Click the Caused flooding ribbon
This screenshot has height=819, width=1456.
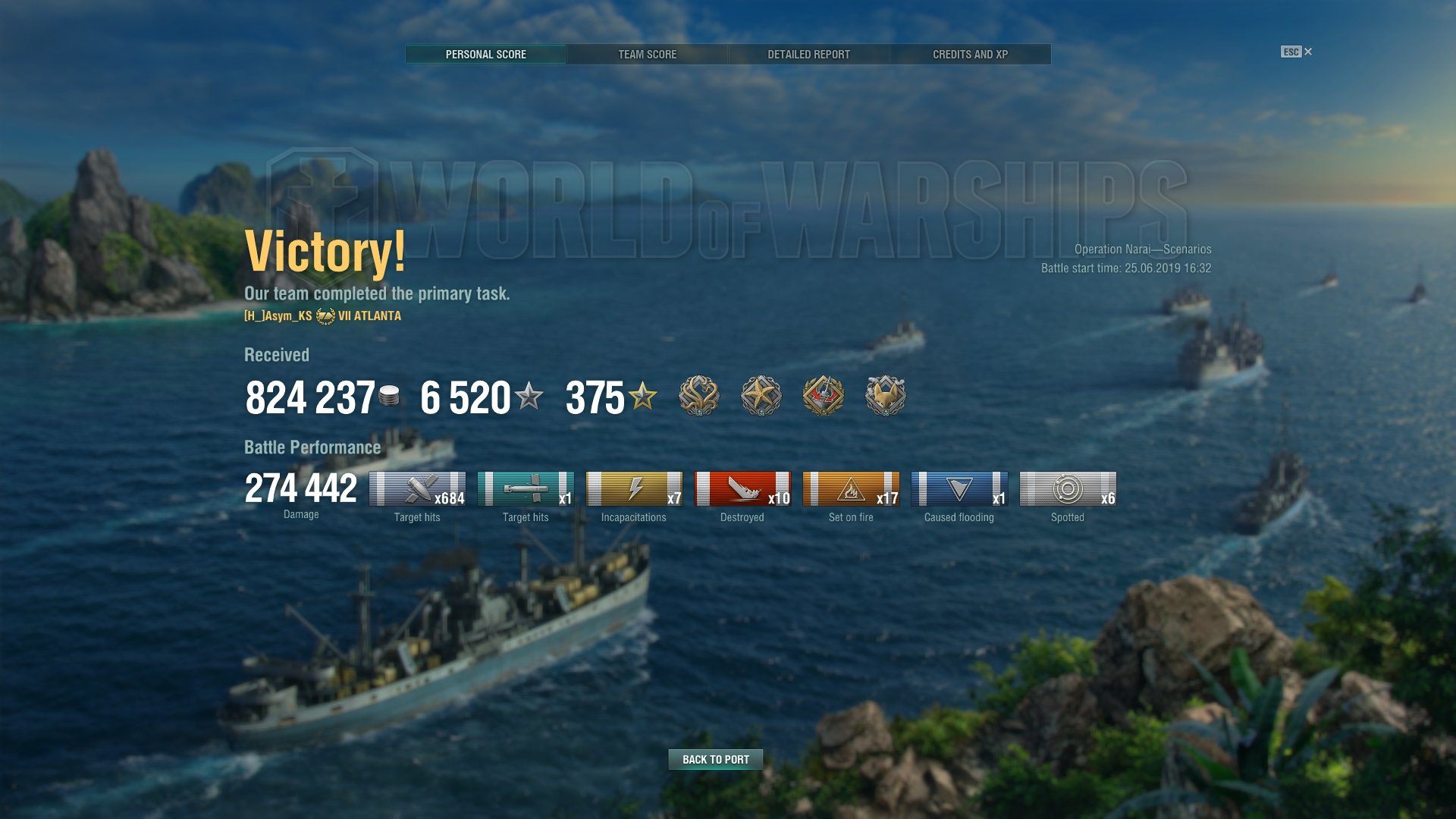click(x=959, y=489)
